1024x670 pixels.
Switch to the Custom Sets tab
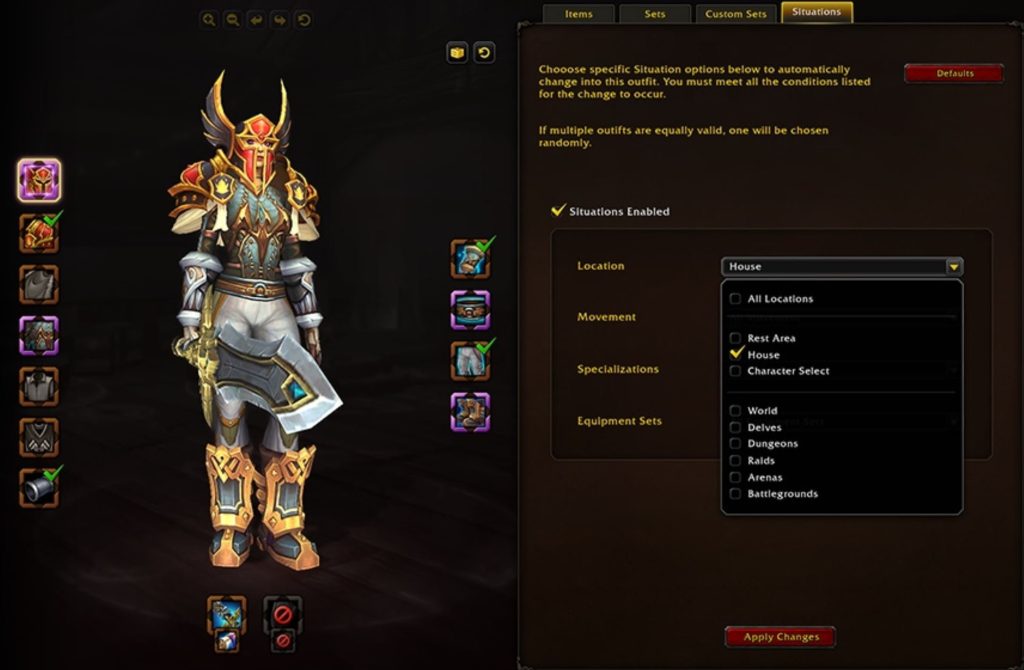736,14
